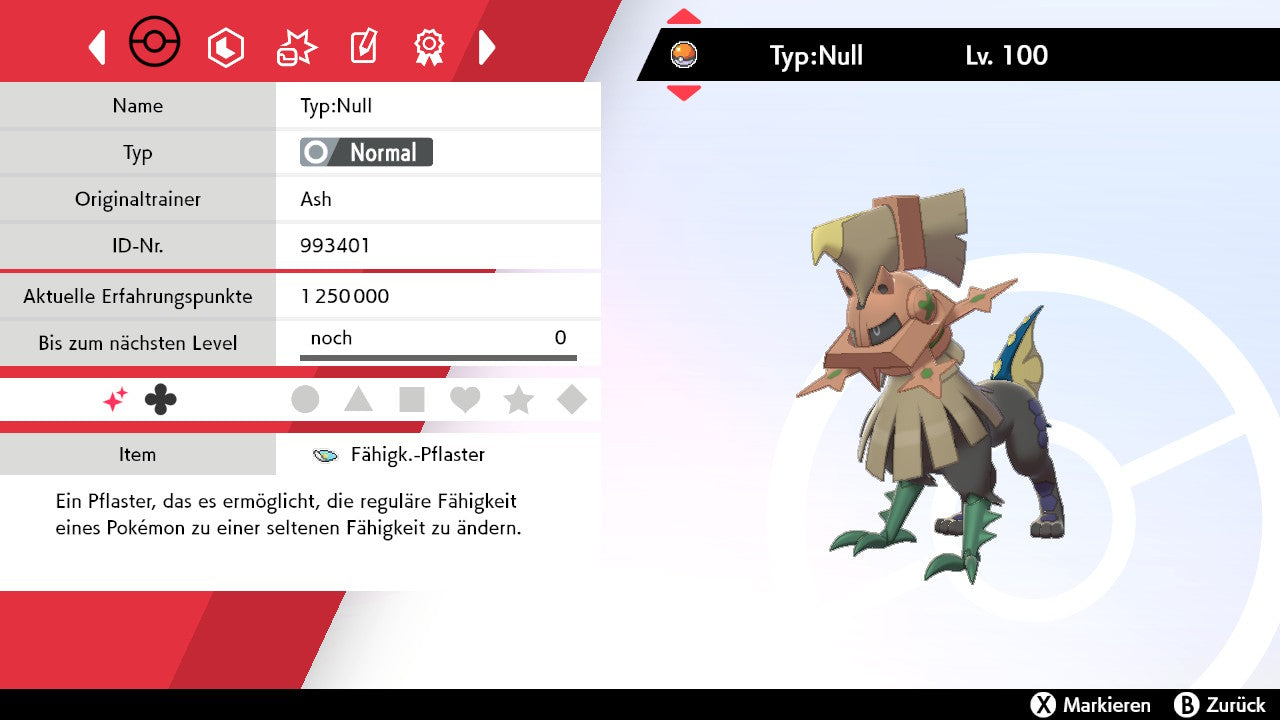Switch to the Poké Ball overview tab
The height and width of the screenshot is (720, 1280).
pos(155,44)
